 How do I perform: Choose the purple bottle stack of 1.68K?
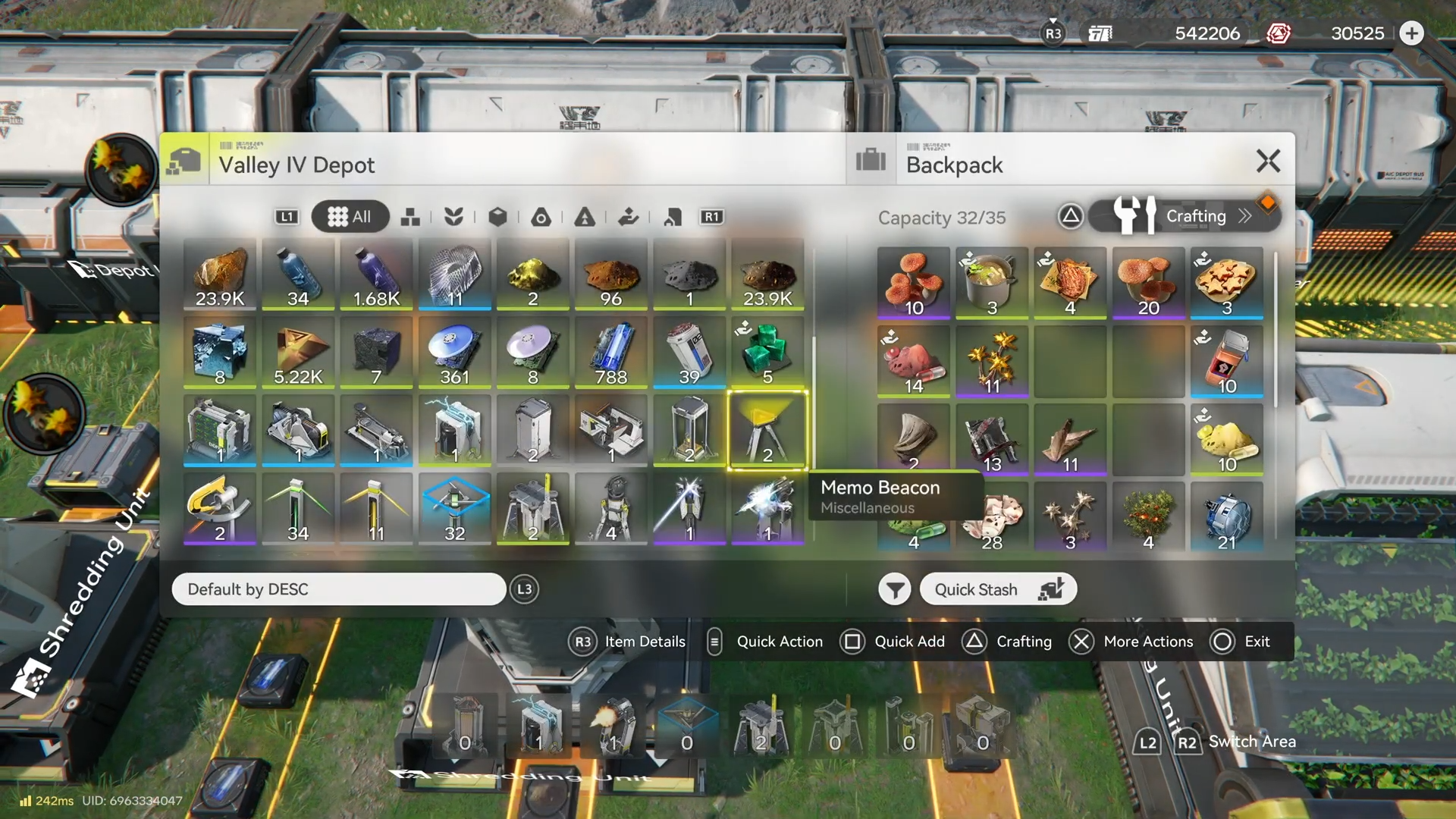(376, 274)
